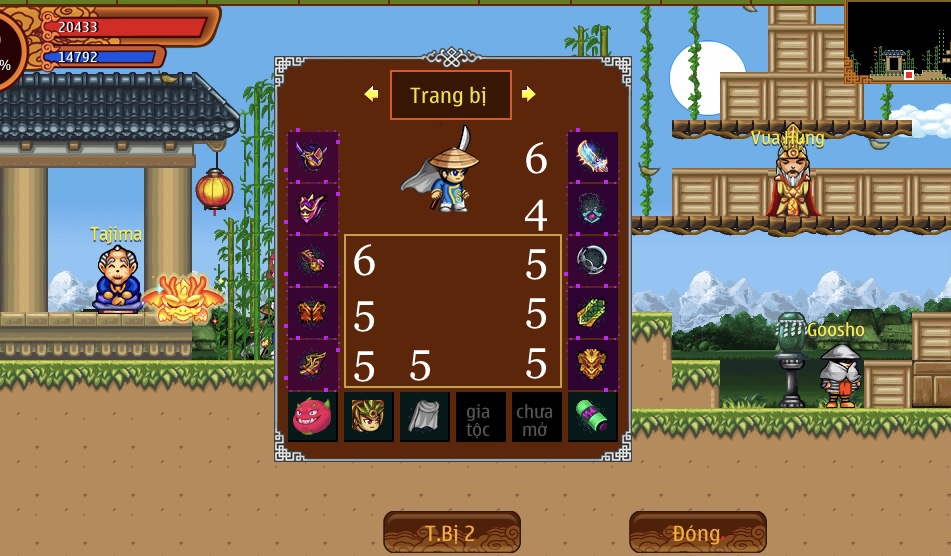Open the minimap

coord(897,42)
